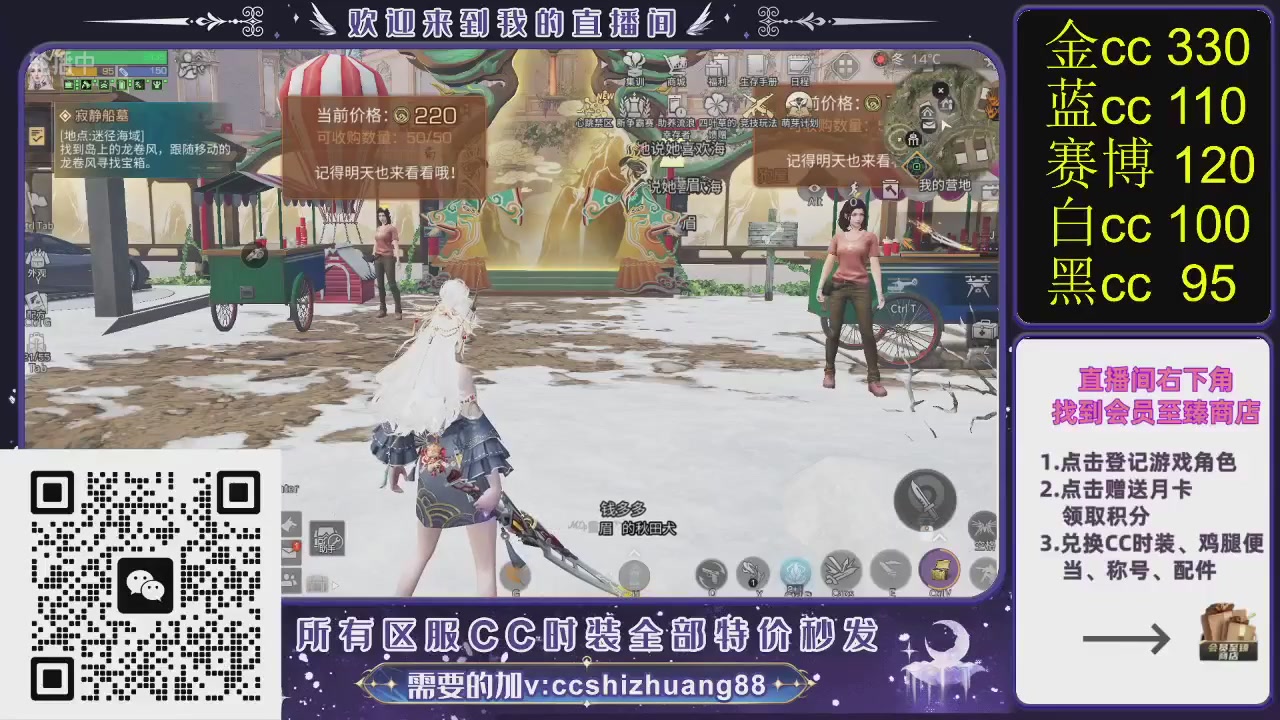Open the 生存手册 survival handbook icon
The height and width of the screenshot is (720, 1280).
tap(758, 68)
